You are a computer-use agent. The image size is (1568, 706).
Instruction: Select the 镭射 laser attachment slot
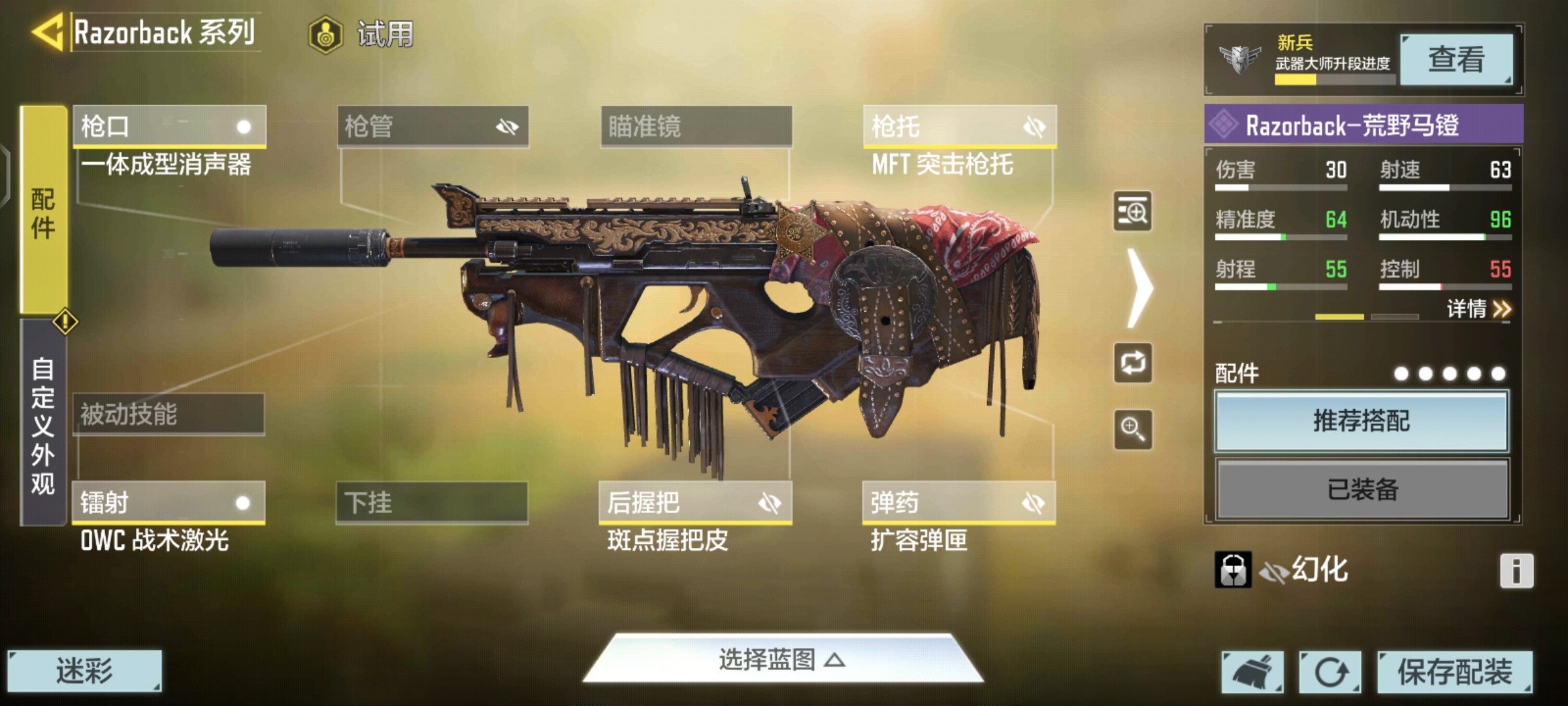169,503
